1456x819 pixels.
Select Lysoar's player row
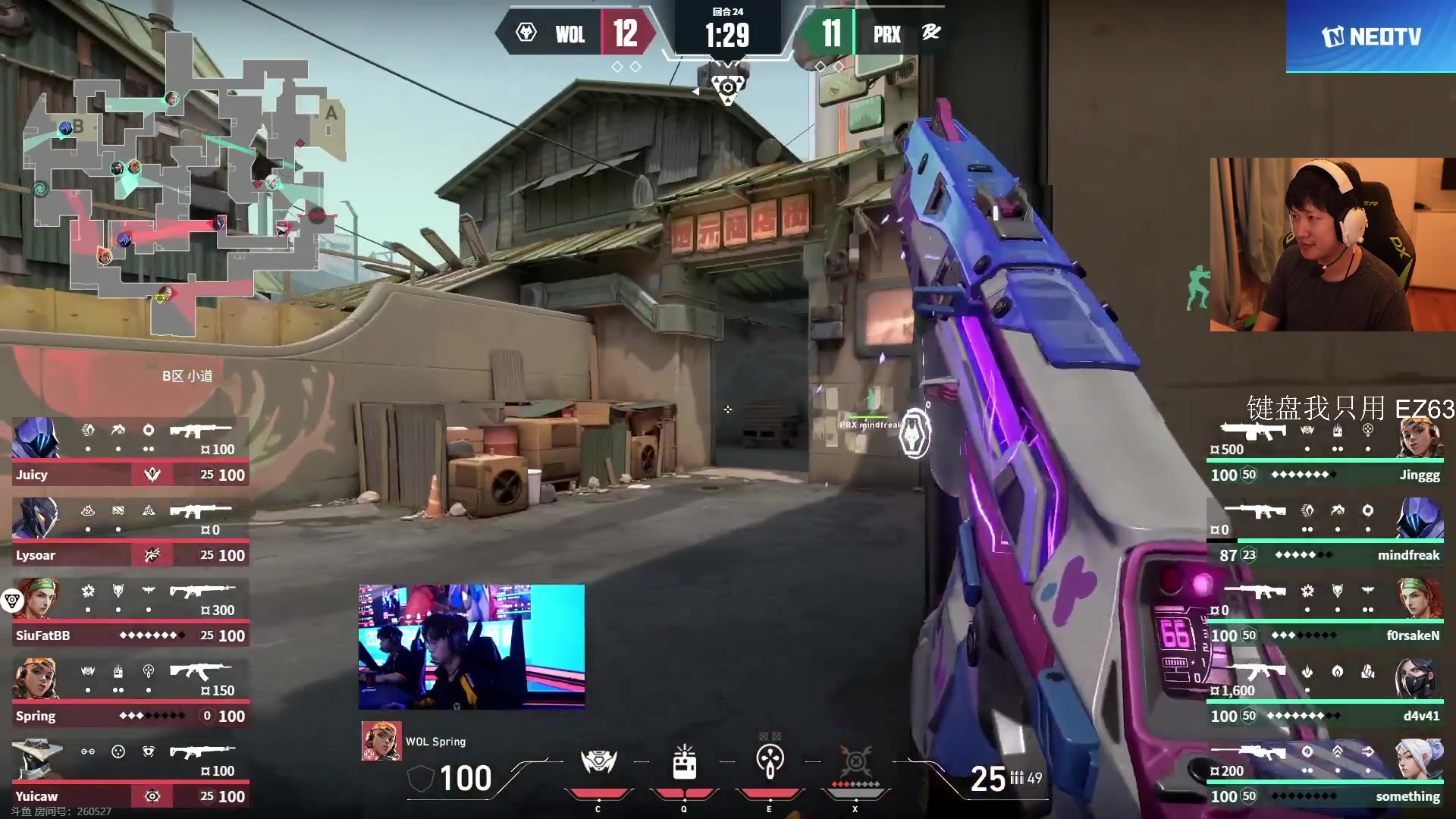click(x=130, y=532)
